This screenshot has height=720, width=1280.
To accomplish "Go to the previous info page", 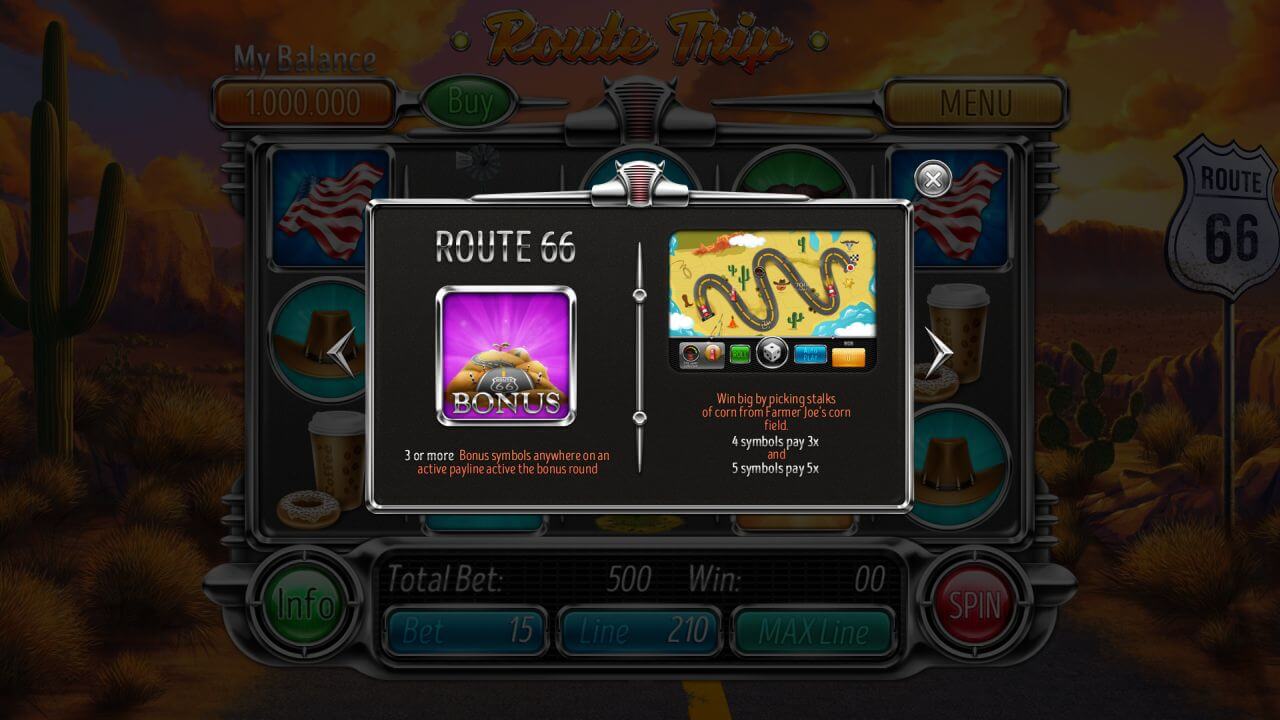I will 342,352.
